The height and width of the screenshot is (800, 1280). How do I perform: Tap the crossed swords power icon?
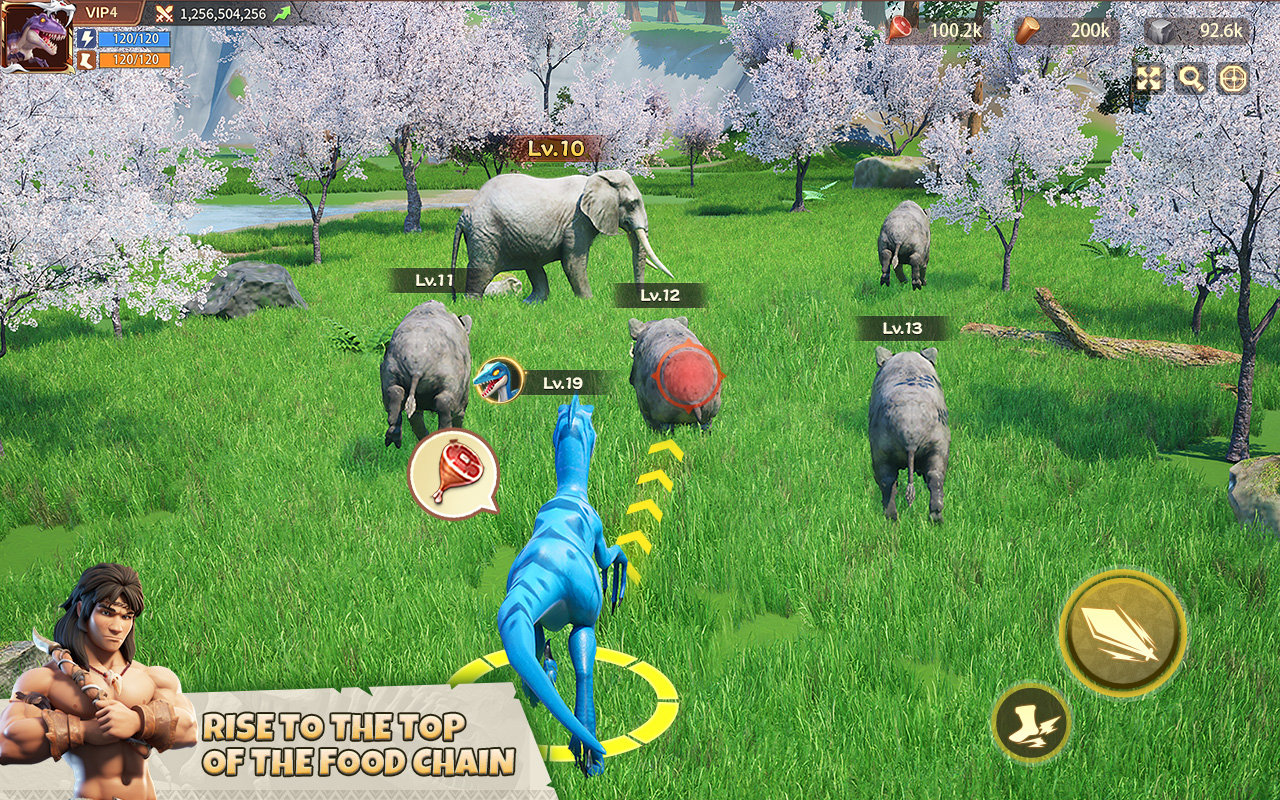(164, 14)
